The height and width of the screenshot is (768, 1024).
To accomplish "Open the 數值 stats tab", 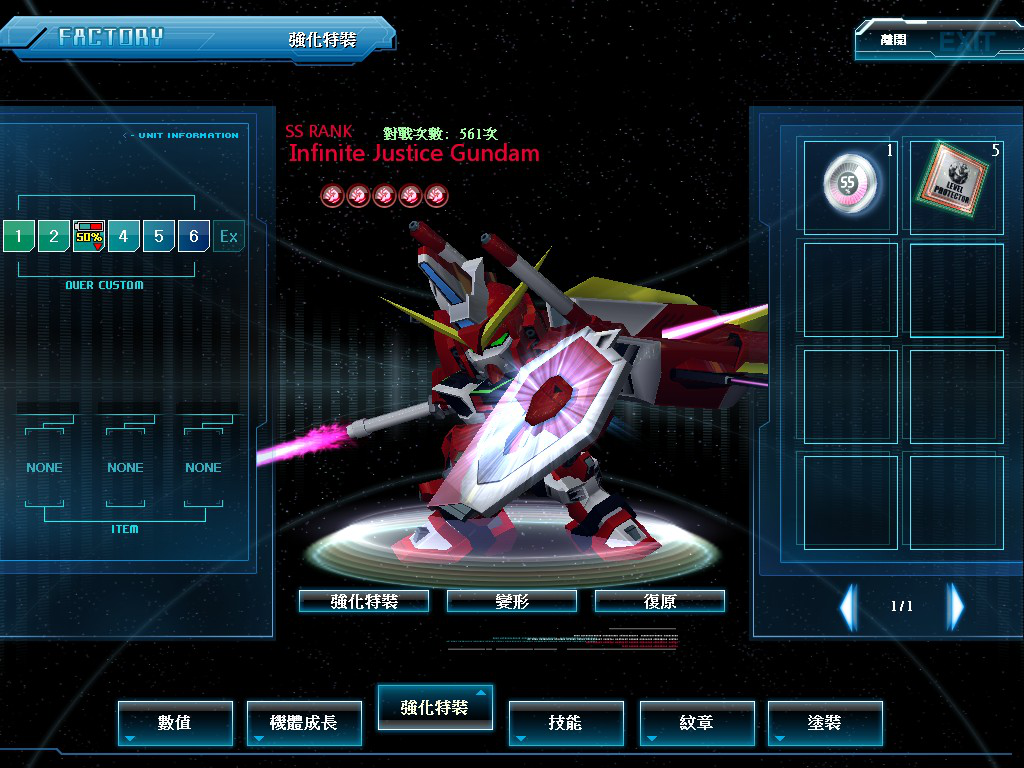I will [x=175, y=722].
